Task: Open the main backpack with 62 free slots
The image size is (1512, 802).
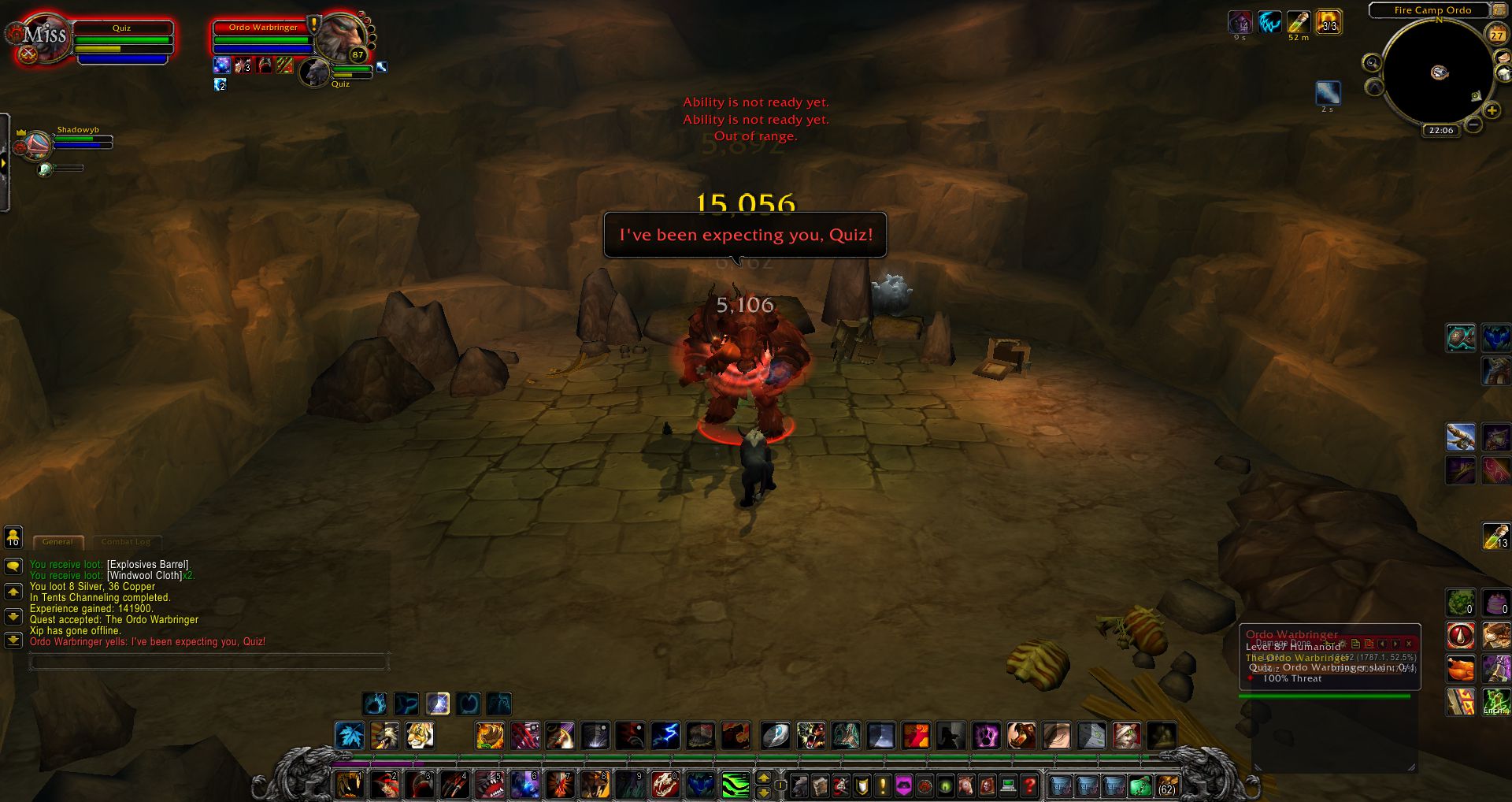Action: (x=1166, y=785)
